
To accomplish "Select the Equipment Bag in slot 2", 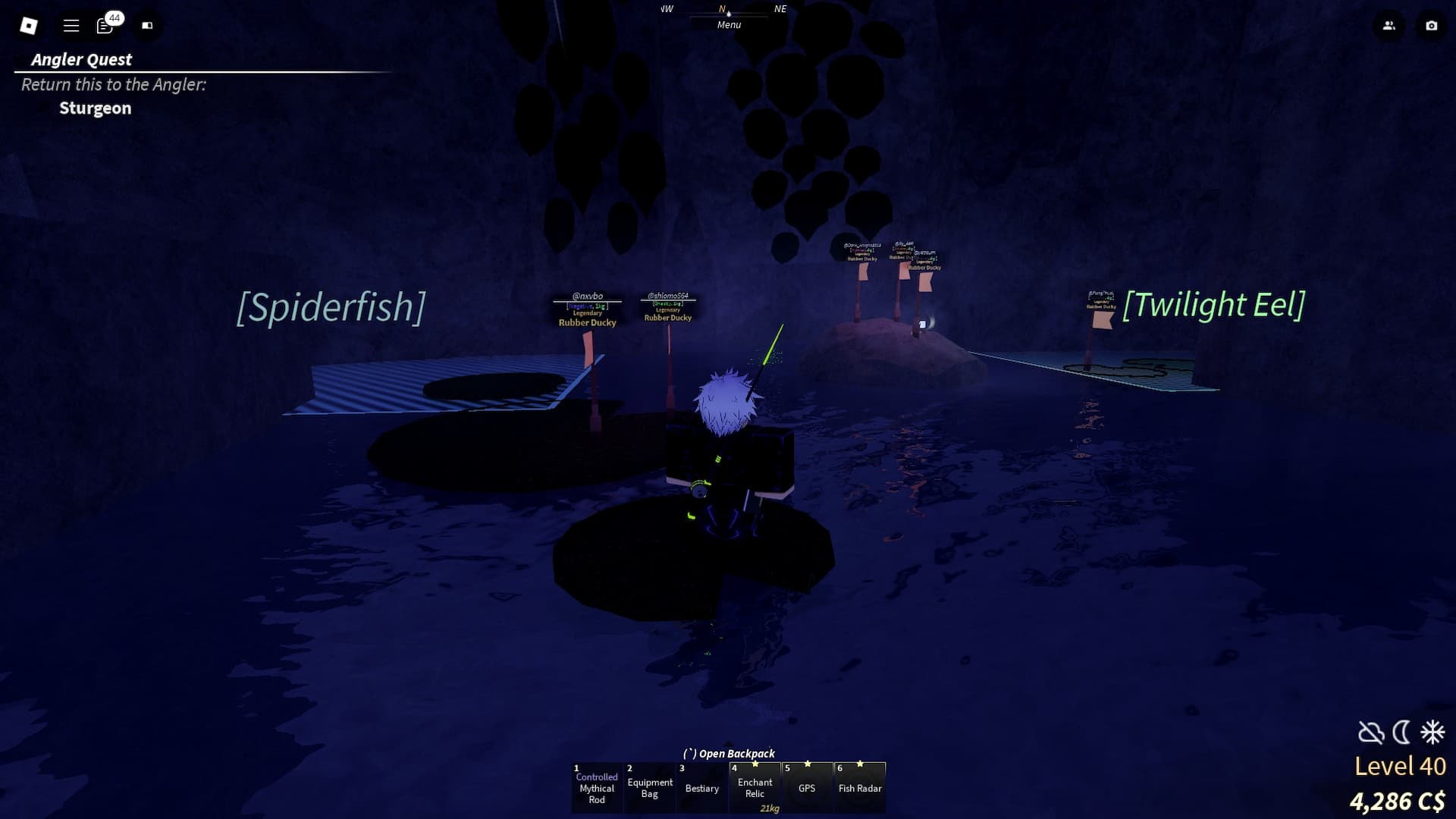I will click(x=650, y=788).
